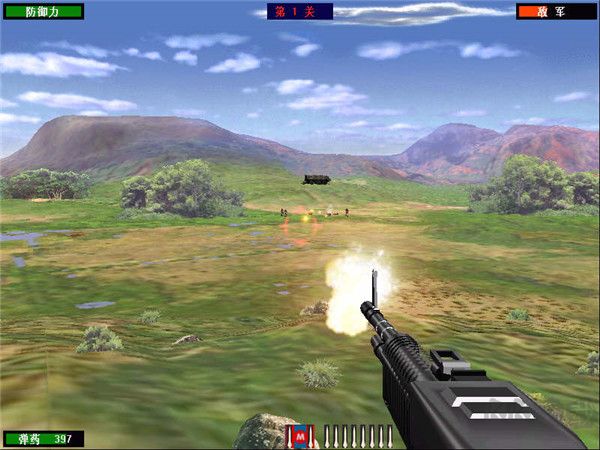Select the red and blue M weapon icon
The height and width of the screenshot is (450, 600).
click(301, 436)
